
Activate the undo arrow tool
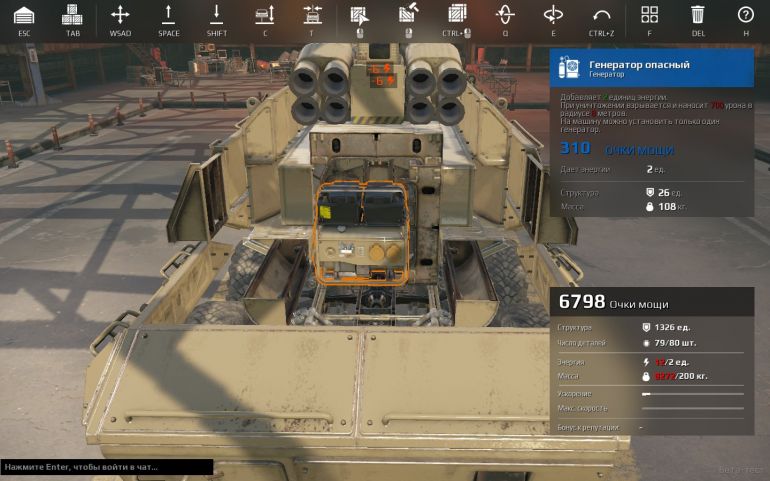click(x=601, y=15)
